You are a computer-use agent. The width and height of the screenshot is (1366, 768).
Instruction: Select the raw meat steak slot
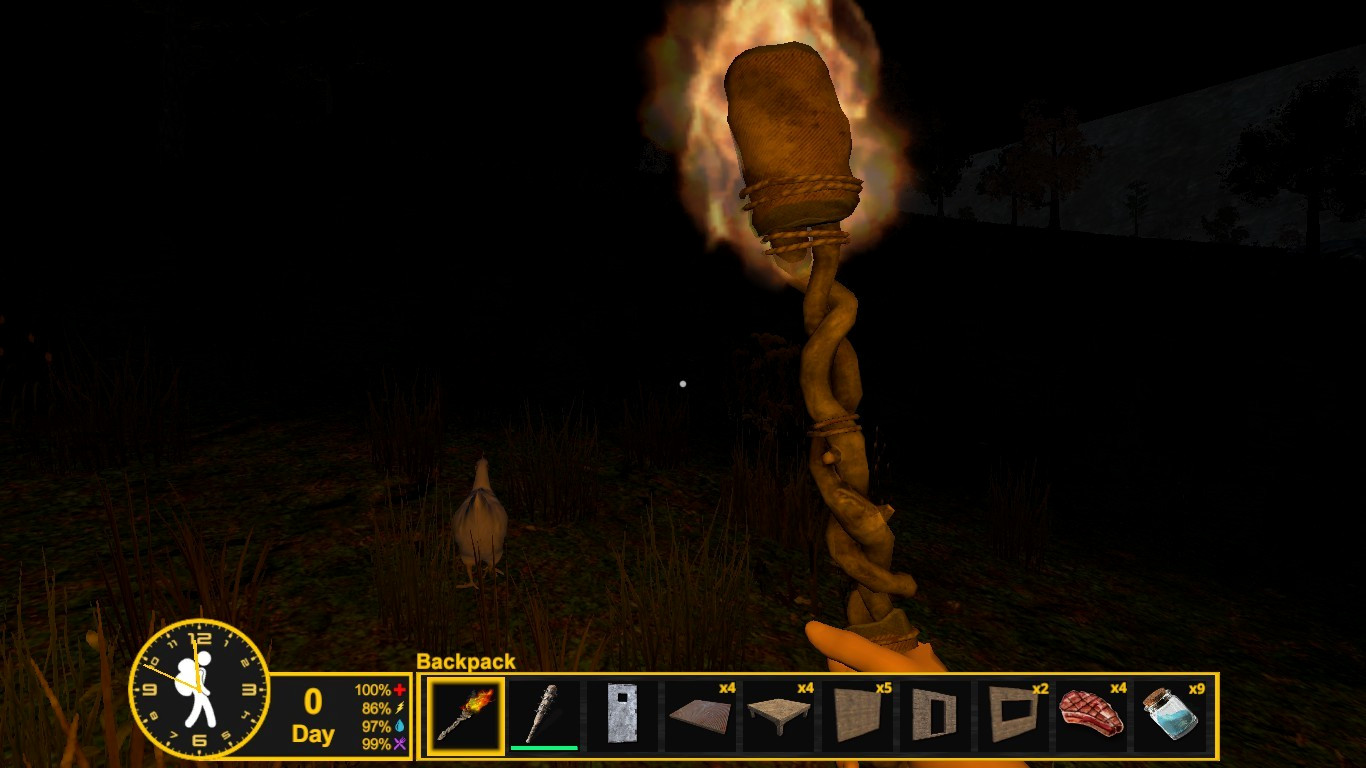(x=1091, y=716)
